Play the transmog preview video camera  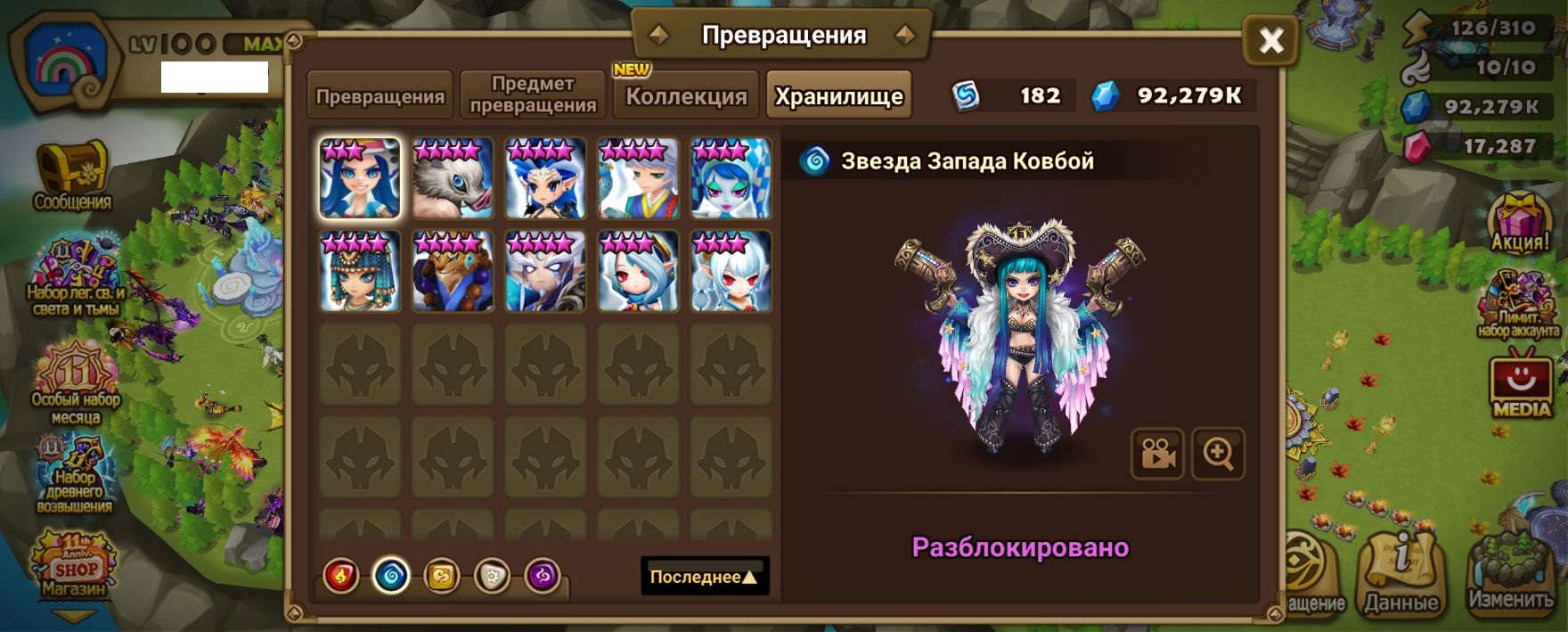tap(1157, 454)
